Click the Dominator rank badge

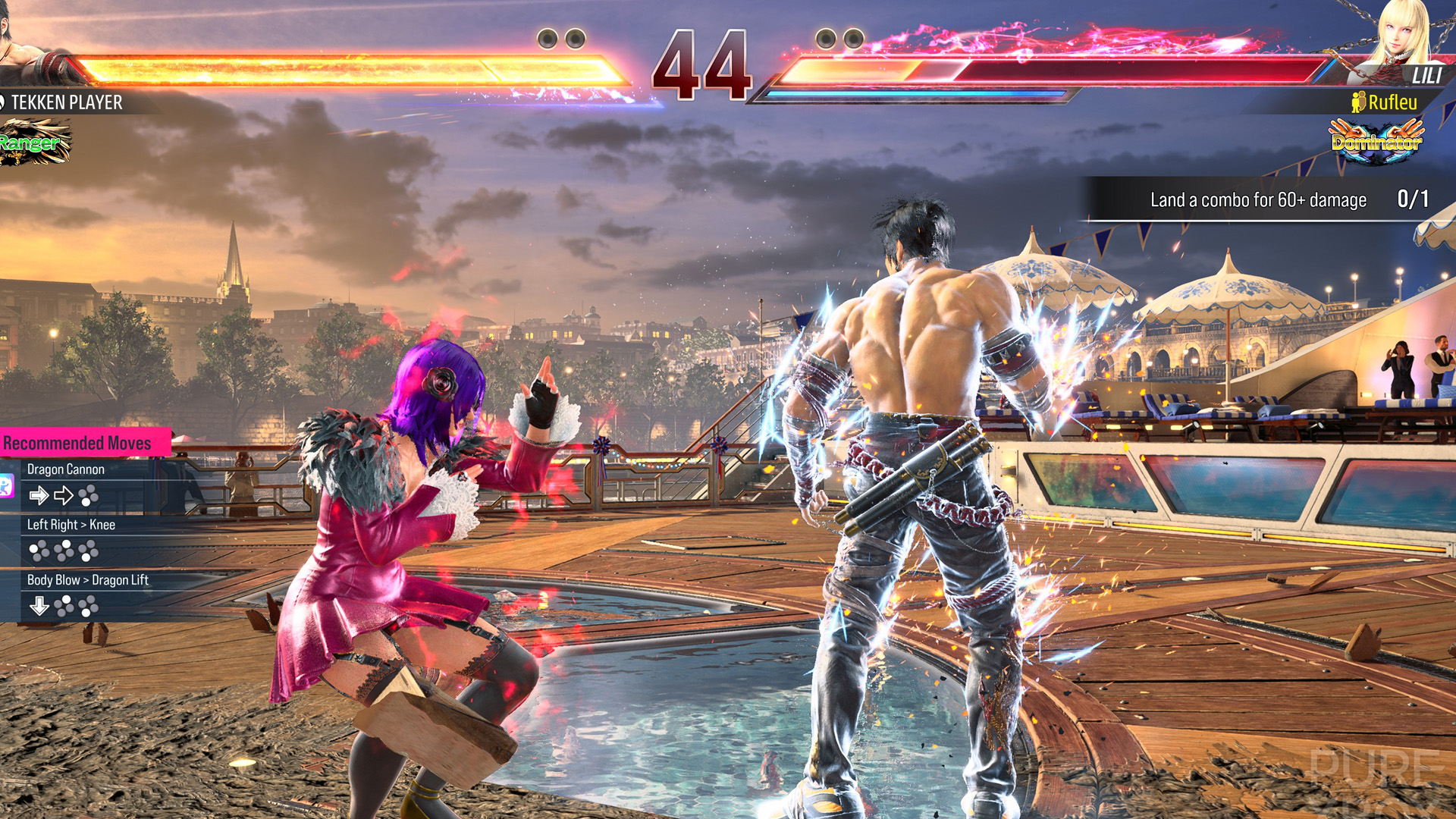[x=1376, y=141]
